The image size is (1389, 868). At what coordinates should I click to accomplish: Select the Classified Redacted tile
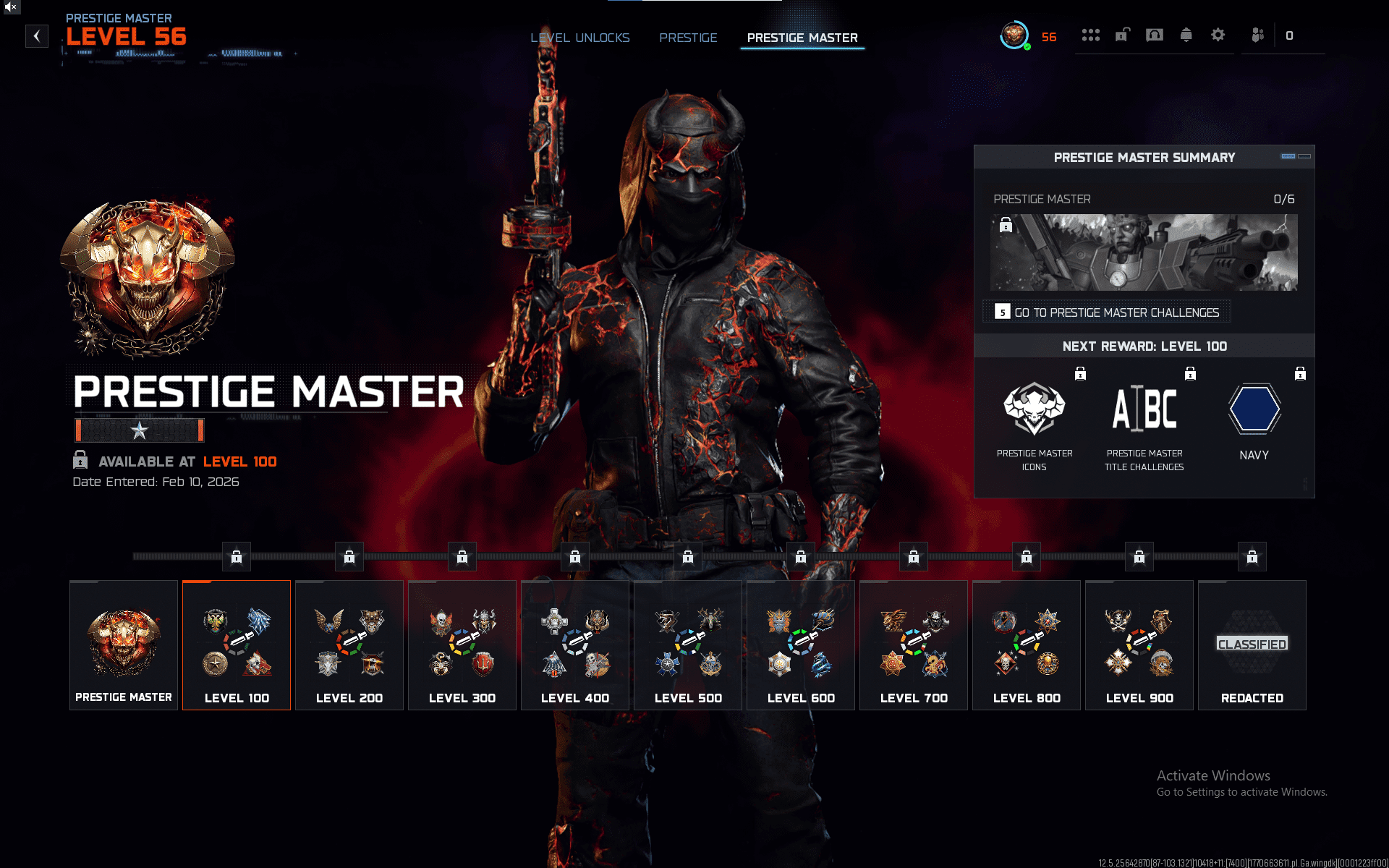[1252, 645]
